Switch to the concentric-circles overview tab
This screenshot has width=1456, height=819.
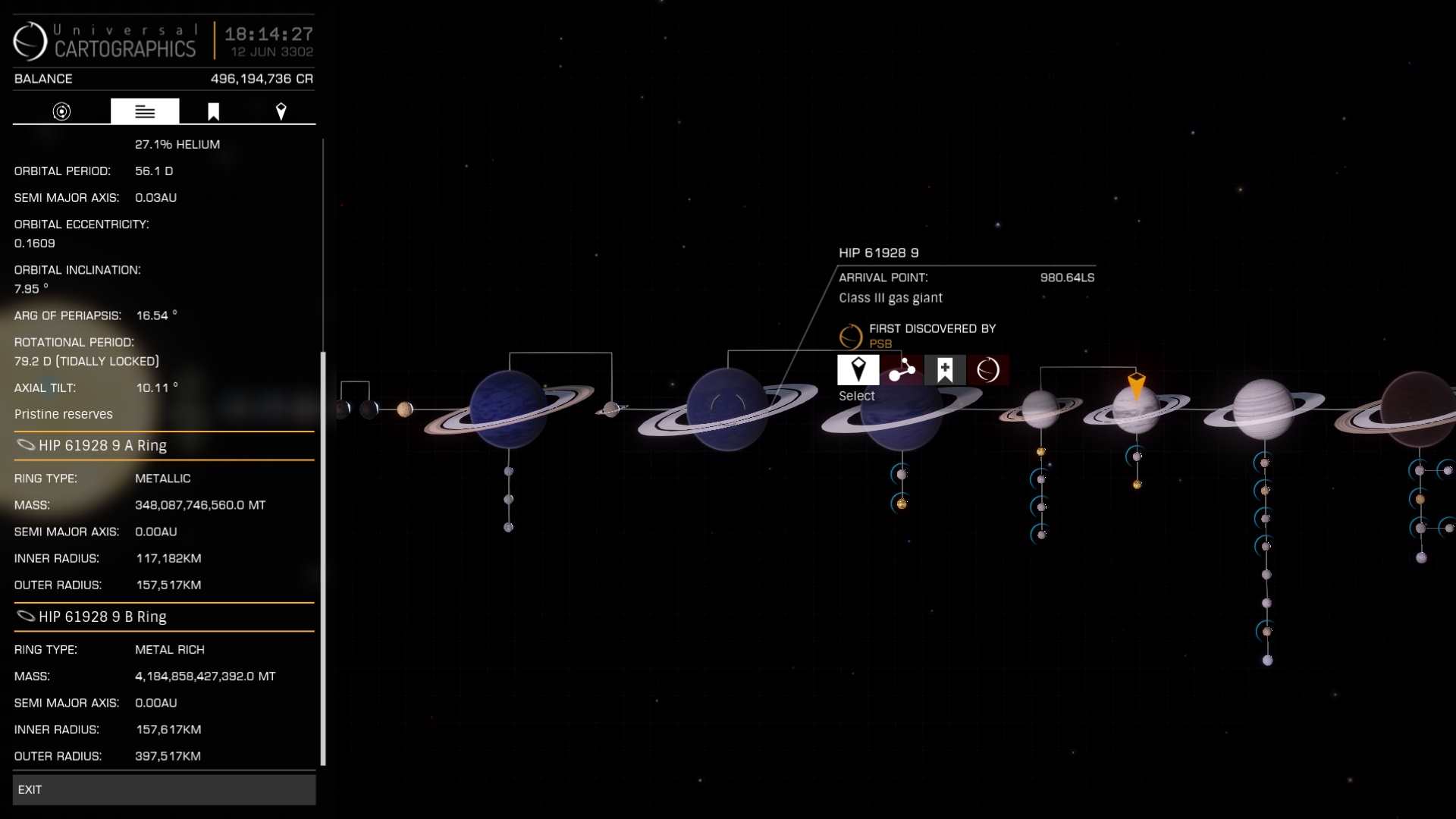click(61, 111)
